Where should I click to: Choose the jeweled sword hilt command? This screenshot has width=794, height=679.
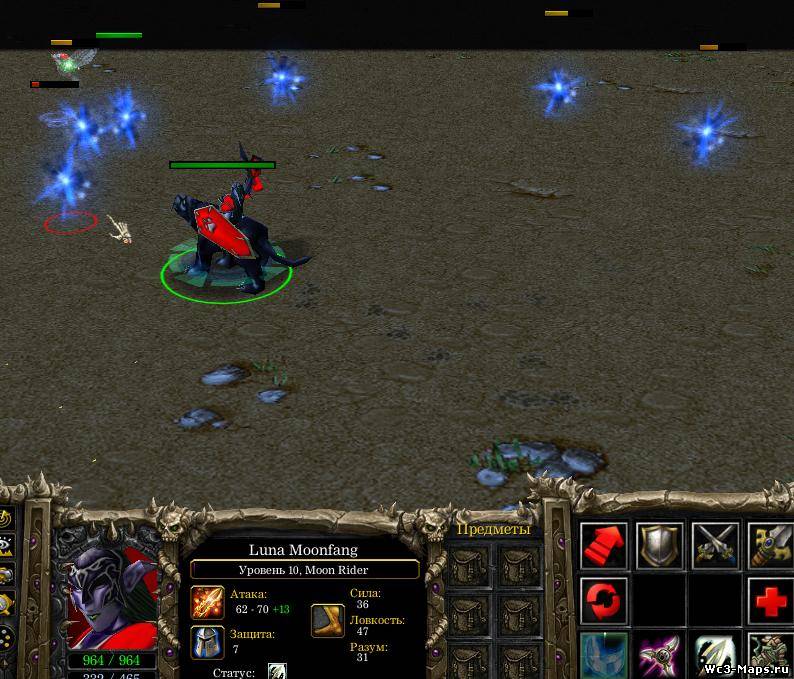pyautogui.click(x=770, y=546)
